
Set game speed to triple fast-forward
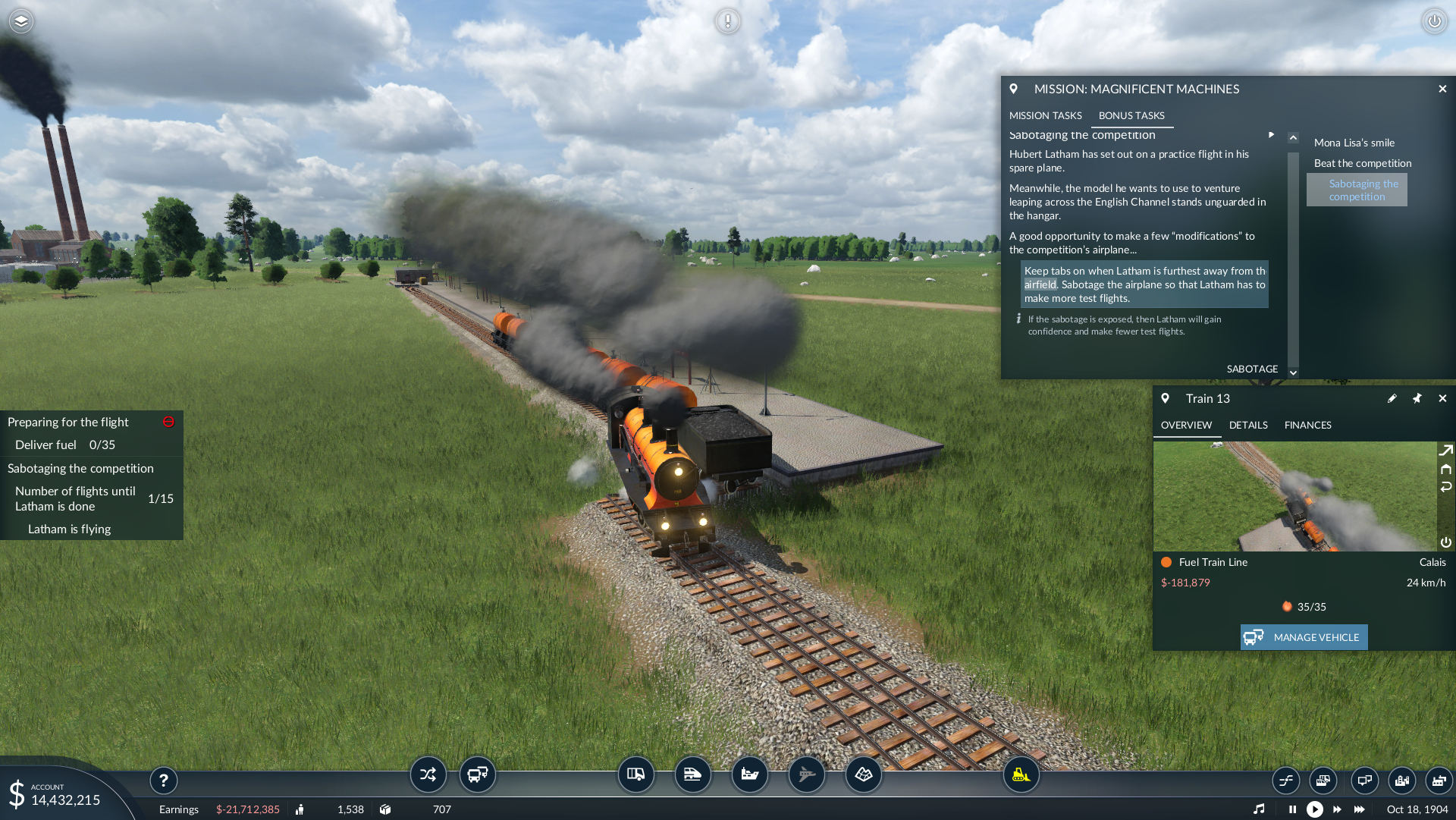[x=1360, y=809]
